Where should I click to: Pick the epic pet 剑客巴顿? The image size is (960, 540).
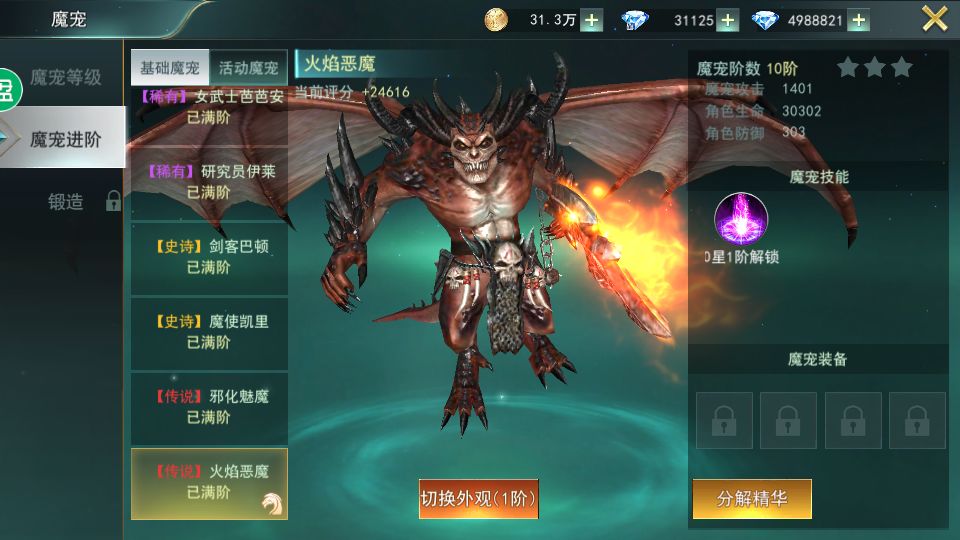(209, 257)
